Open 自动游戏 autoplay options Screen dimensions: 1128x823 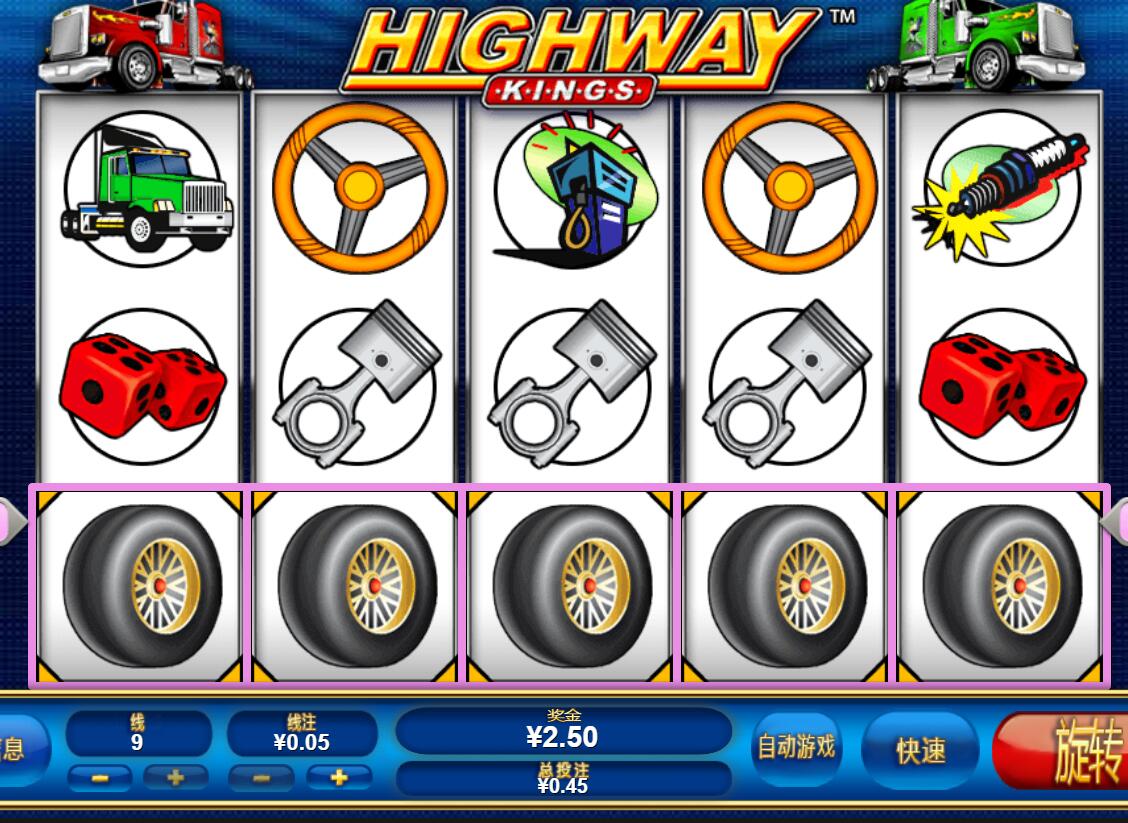[x=796, y=747]
